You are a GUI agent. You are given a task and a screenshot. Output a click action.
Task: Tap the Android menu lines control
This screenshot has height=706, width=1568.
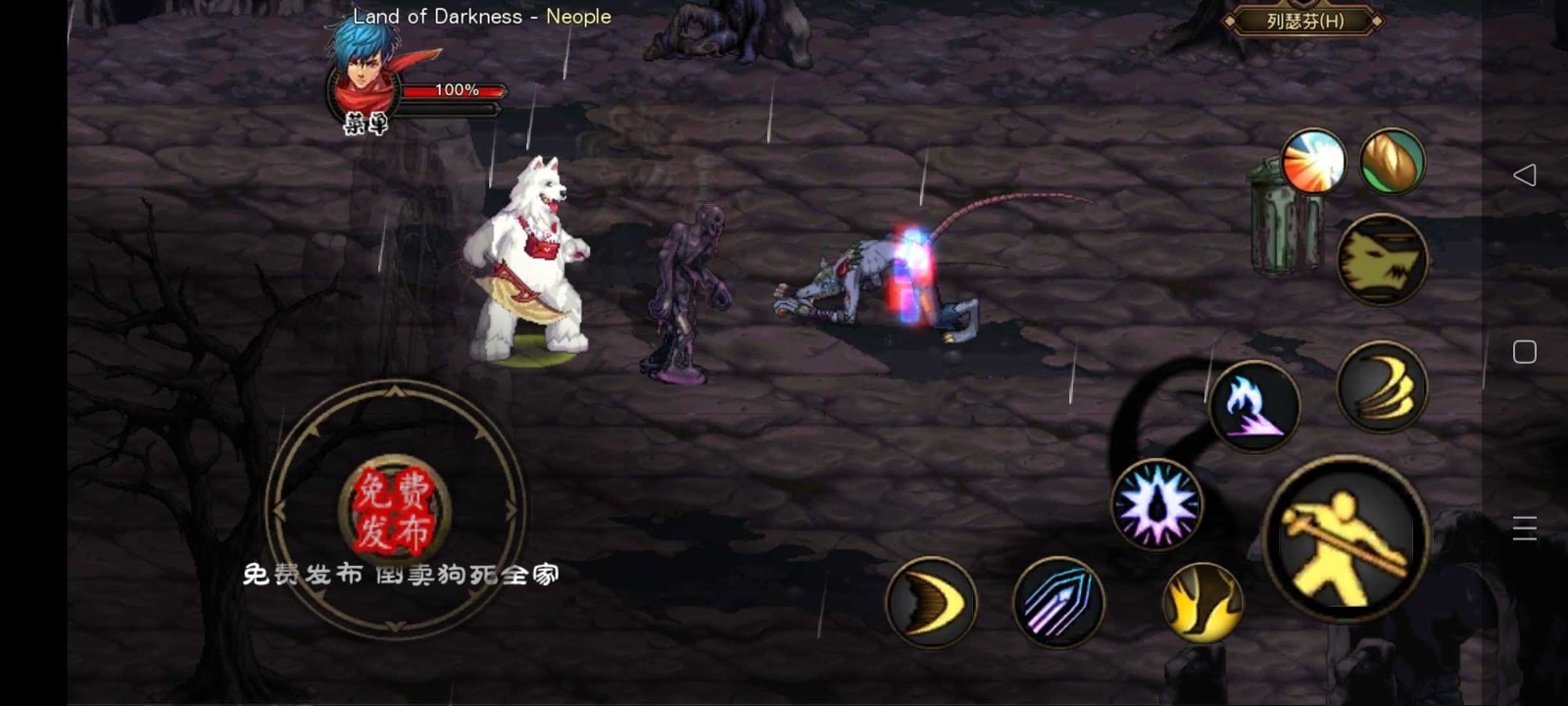1525,527
